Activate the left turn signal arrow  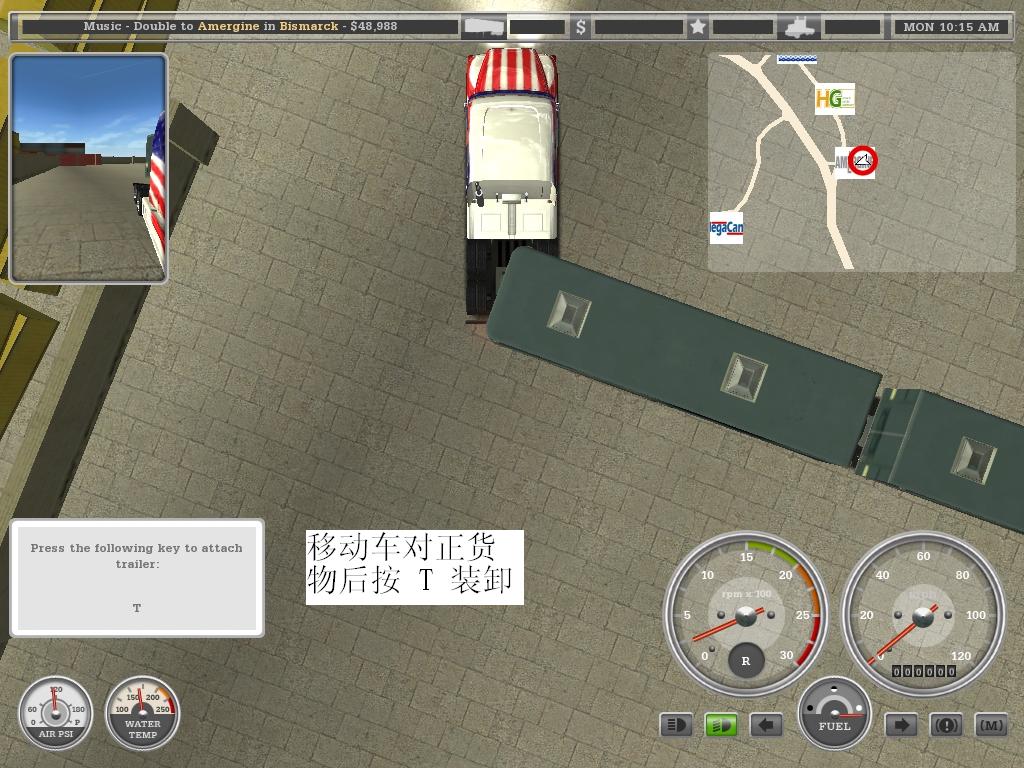766,725
